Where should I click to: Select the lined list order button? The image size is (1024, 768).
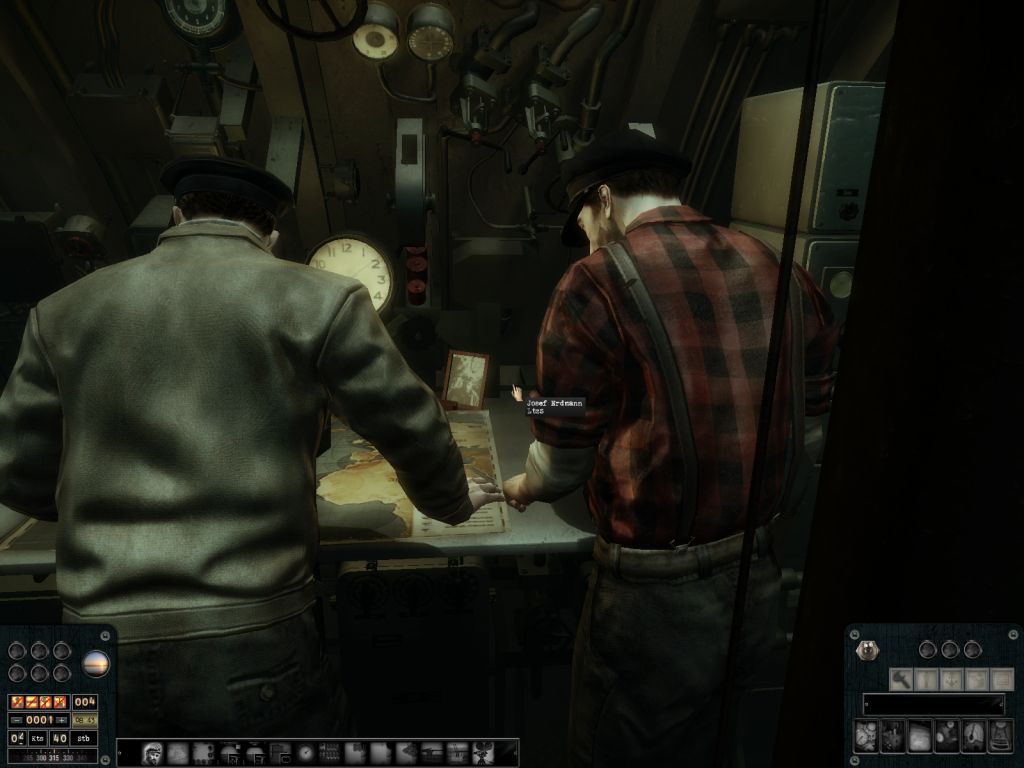coord(1000,679)
